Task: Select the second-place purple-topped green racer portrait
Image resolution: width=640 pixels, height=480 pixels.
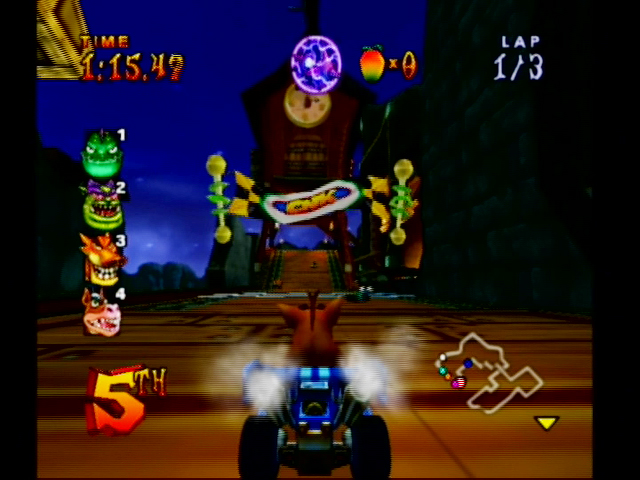Action: coord(101,205)
